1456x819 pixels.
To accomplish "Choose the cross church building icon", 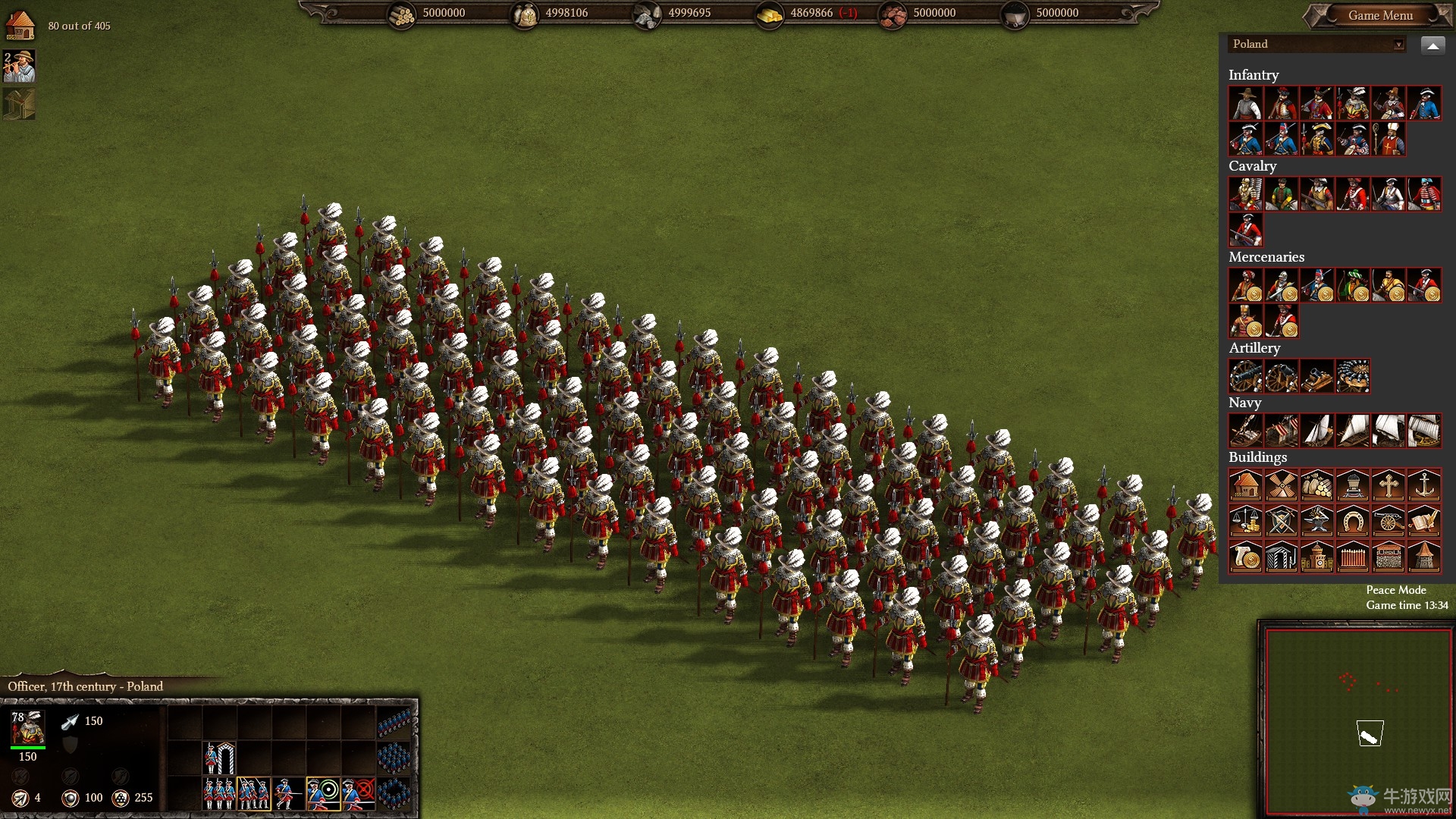I will [1389, 485].
